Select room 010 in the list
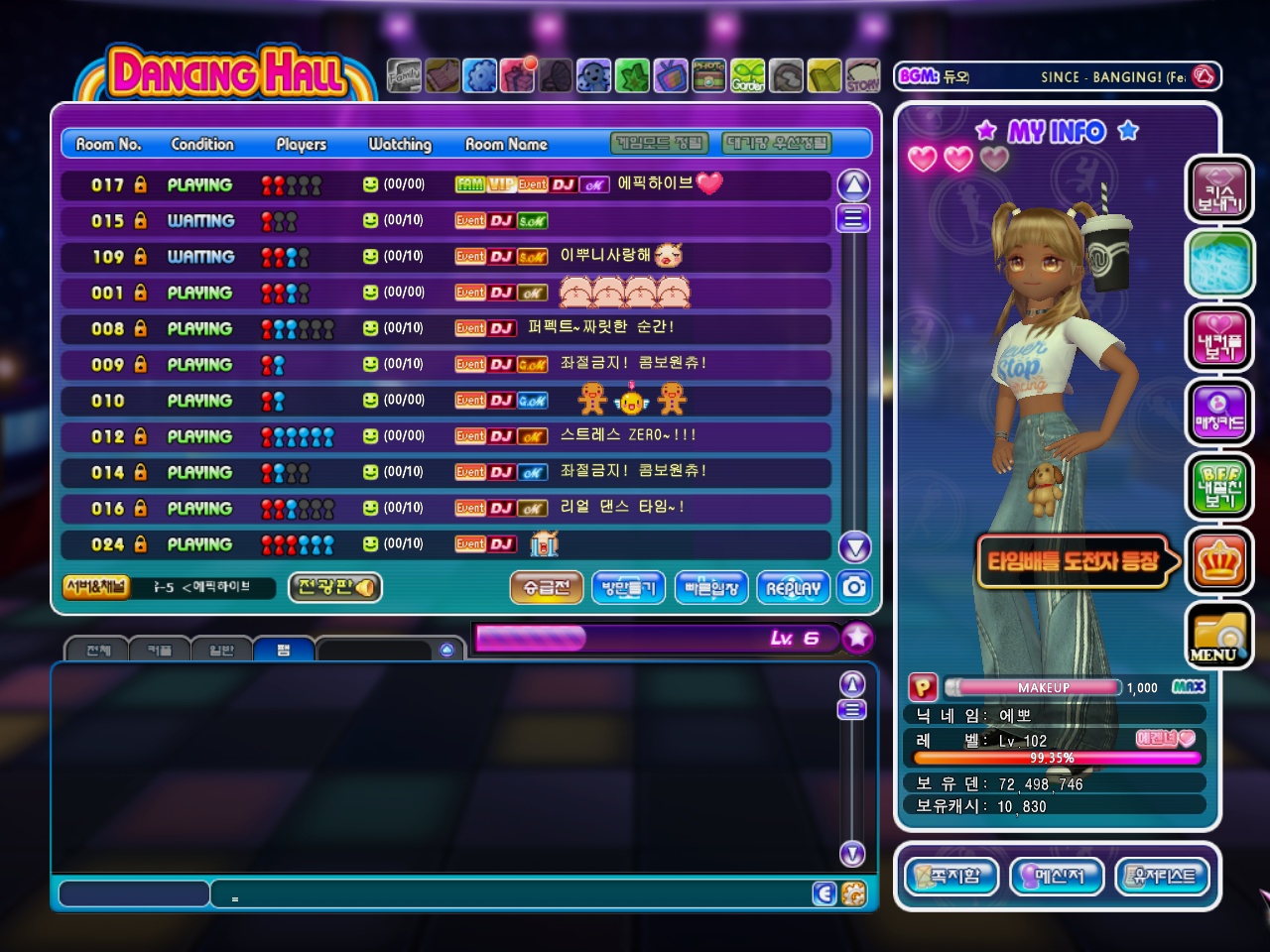 tap(446, 401)
